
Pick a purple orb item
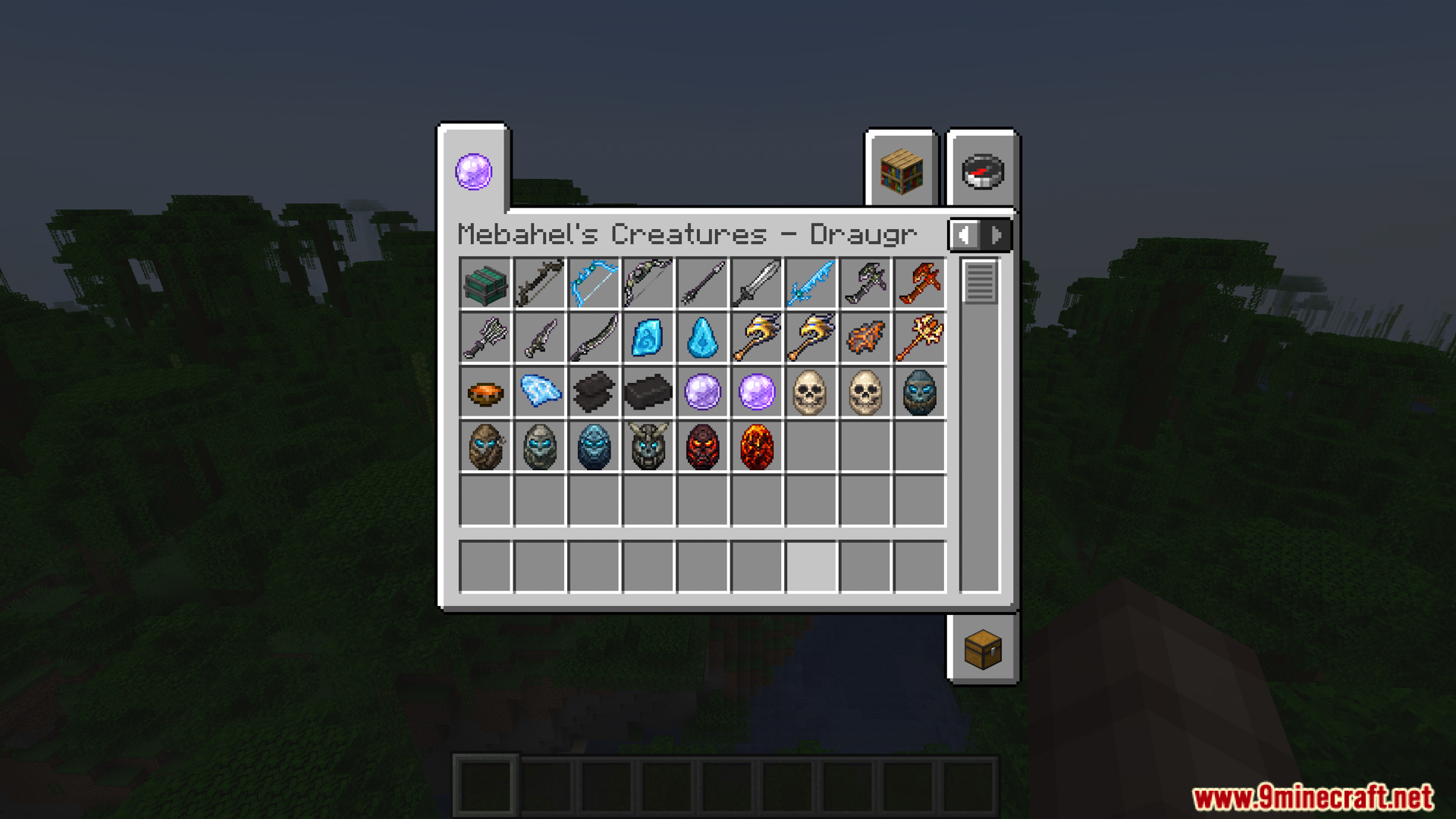tap(702, 391)
